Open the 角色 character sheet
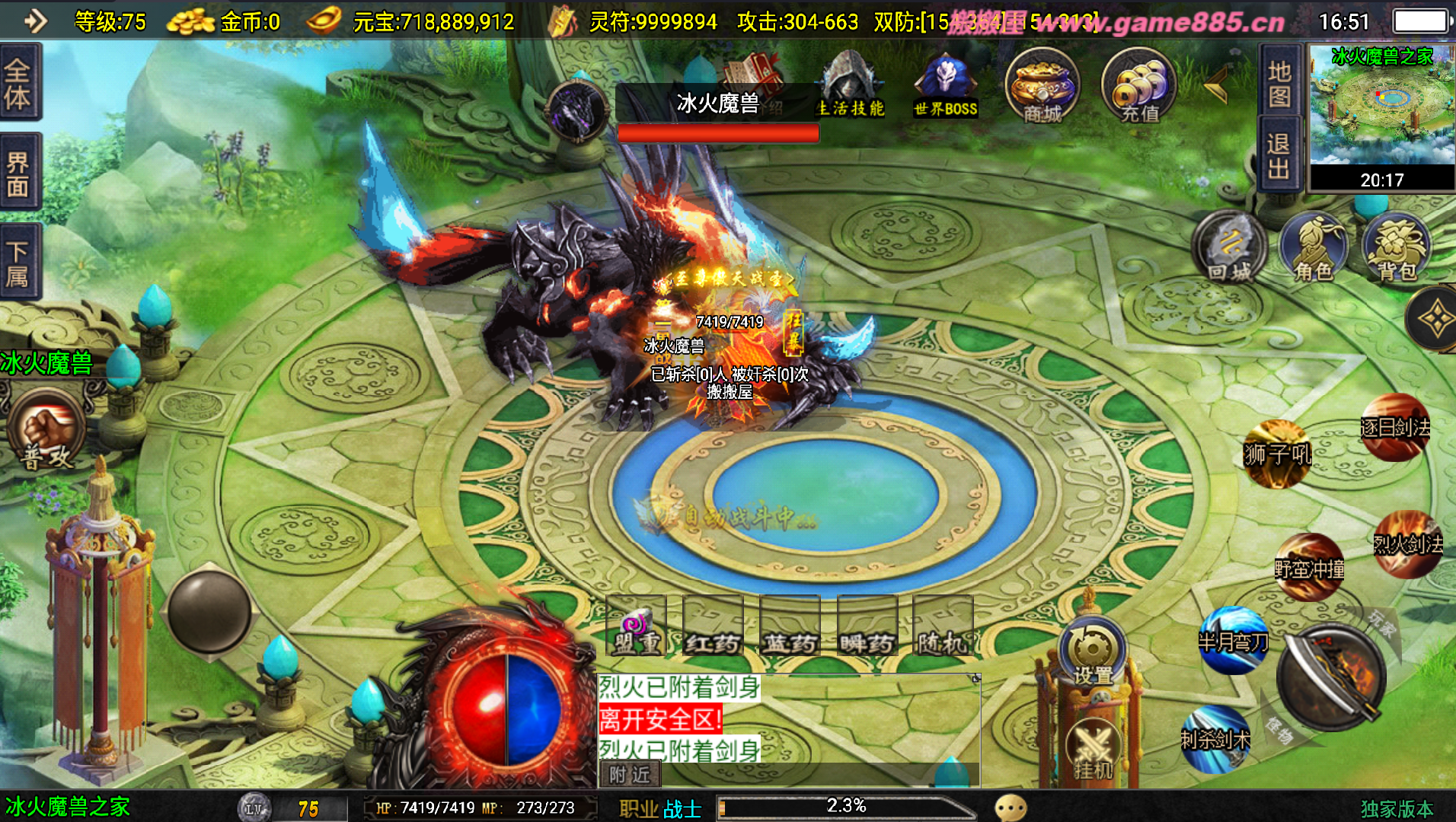This screenshot has height=822, width=1456. 1313,247
